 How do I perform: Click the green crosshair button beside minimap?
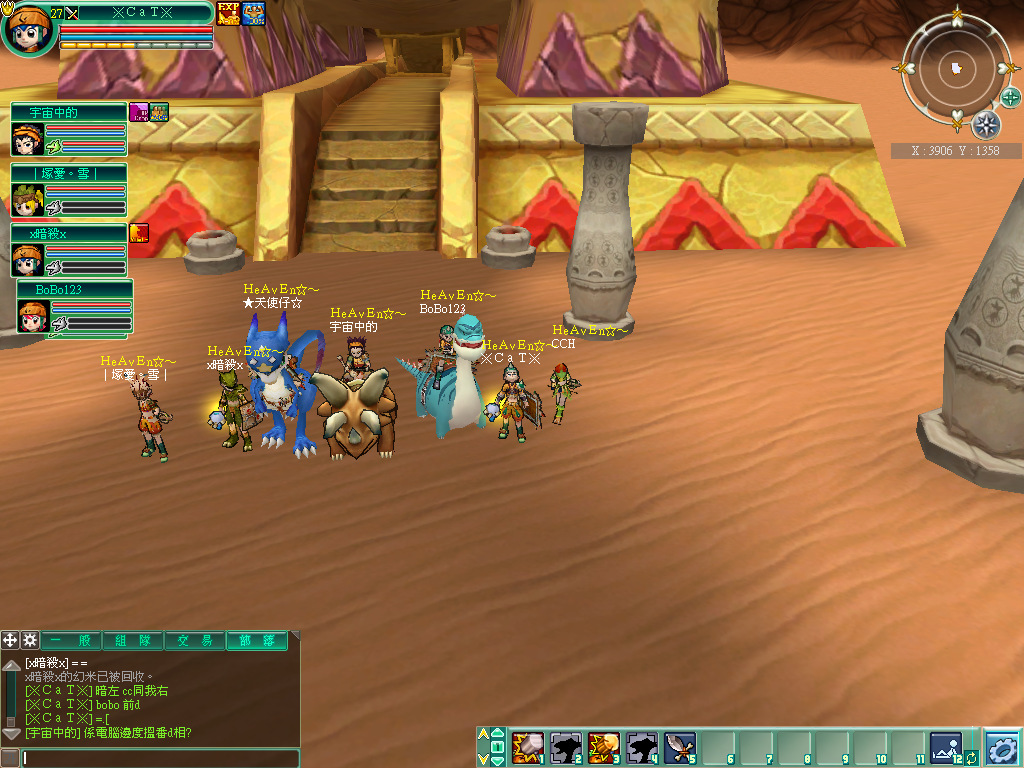(1011, 97)
